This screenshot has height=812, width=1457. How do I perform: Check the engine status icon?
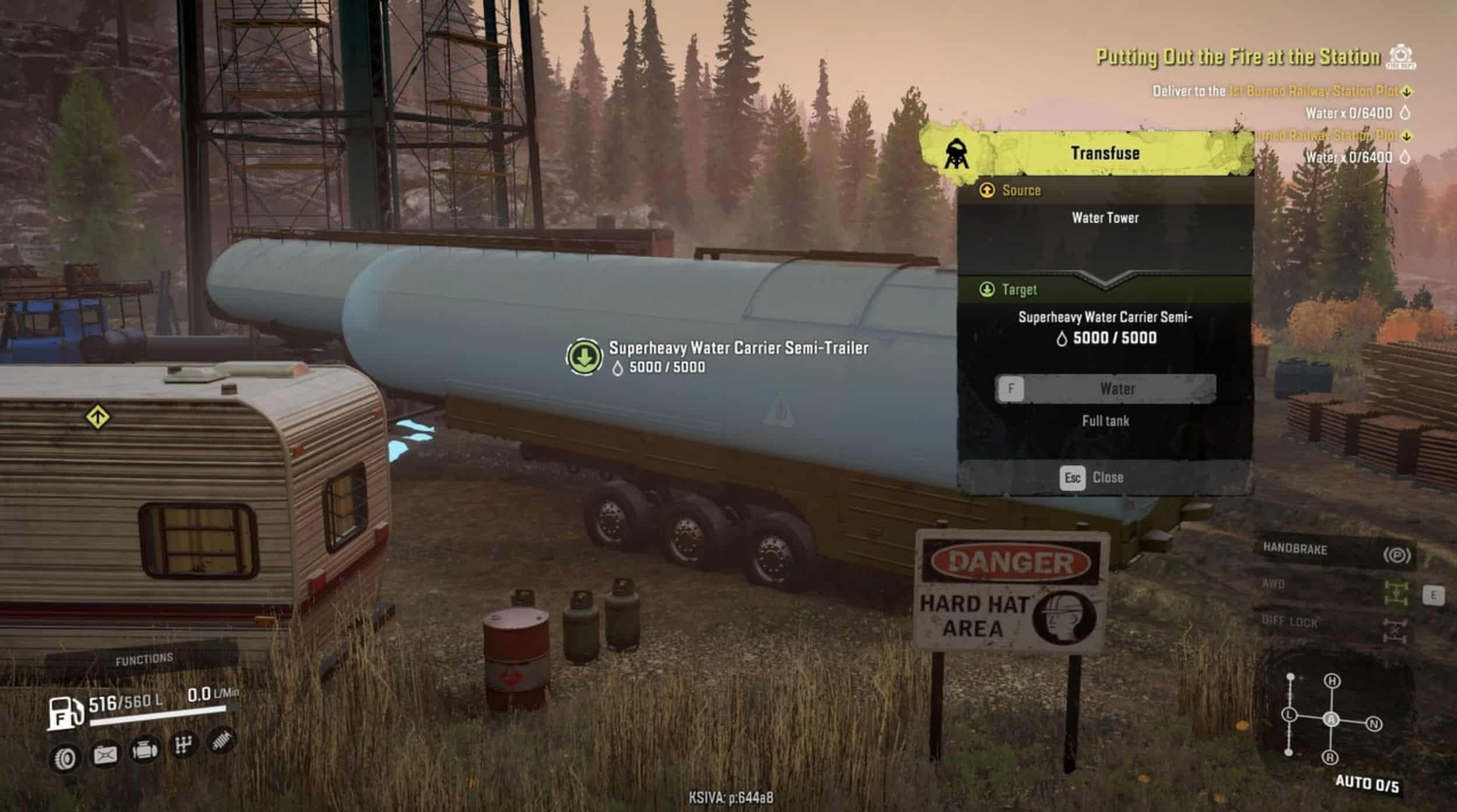pos(144,750)
